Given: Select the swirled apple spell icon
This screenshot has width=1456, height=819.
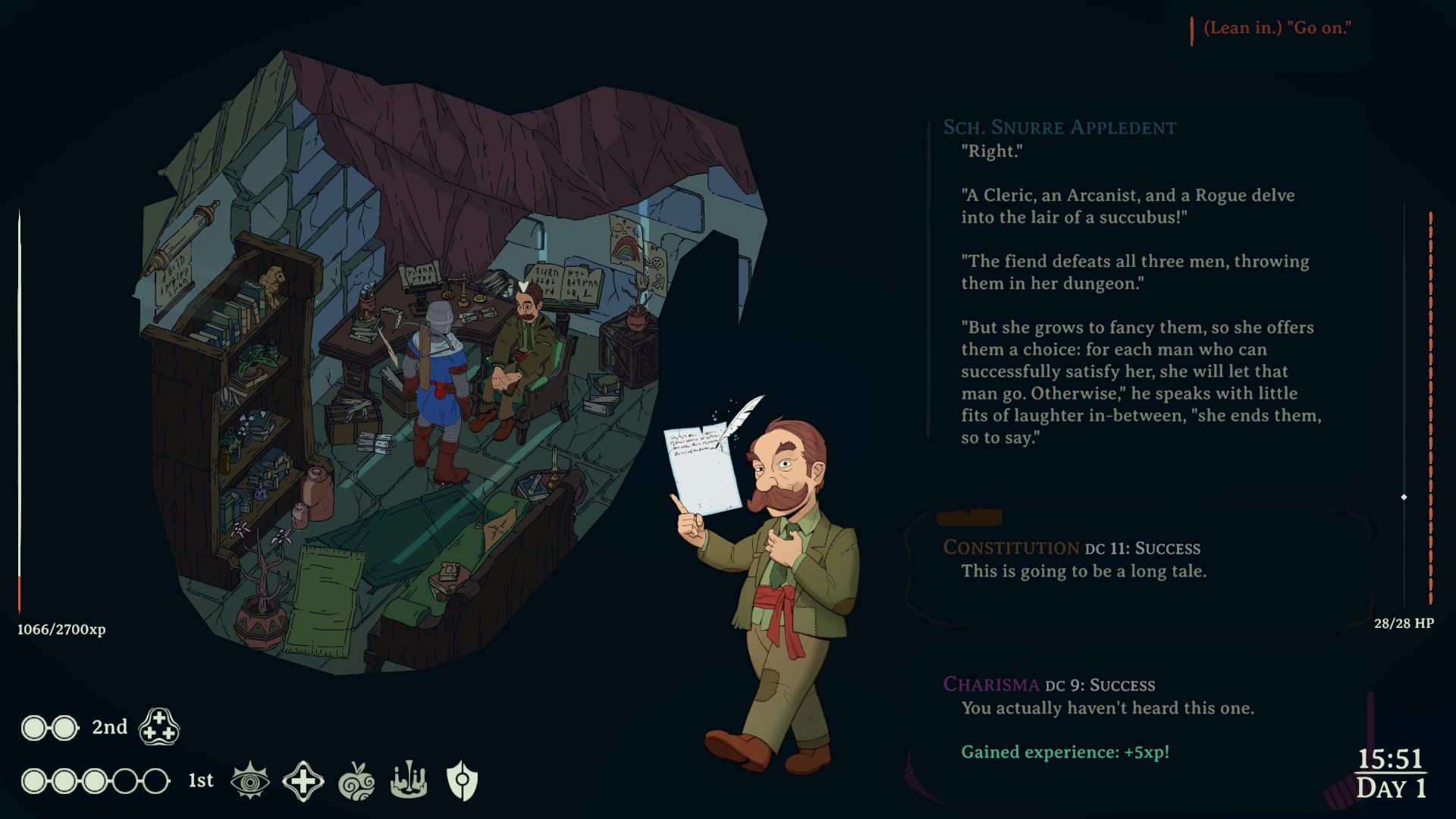Looking at the screenshot, I should [x=356, y=781].
